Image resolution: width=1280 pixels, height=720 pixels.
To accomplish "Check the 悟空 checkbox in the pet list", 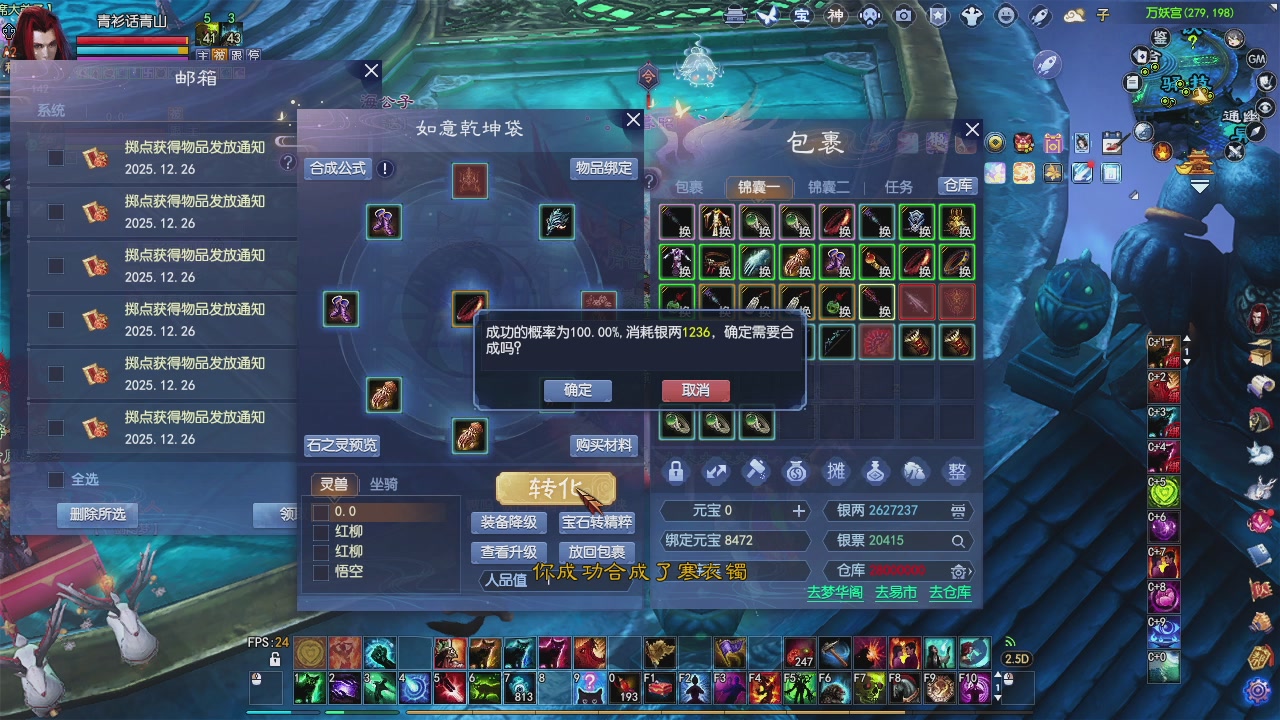I will (322, 571).
